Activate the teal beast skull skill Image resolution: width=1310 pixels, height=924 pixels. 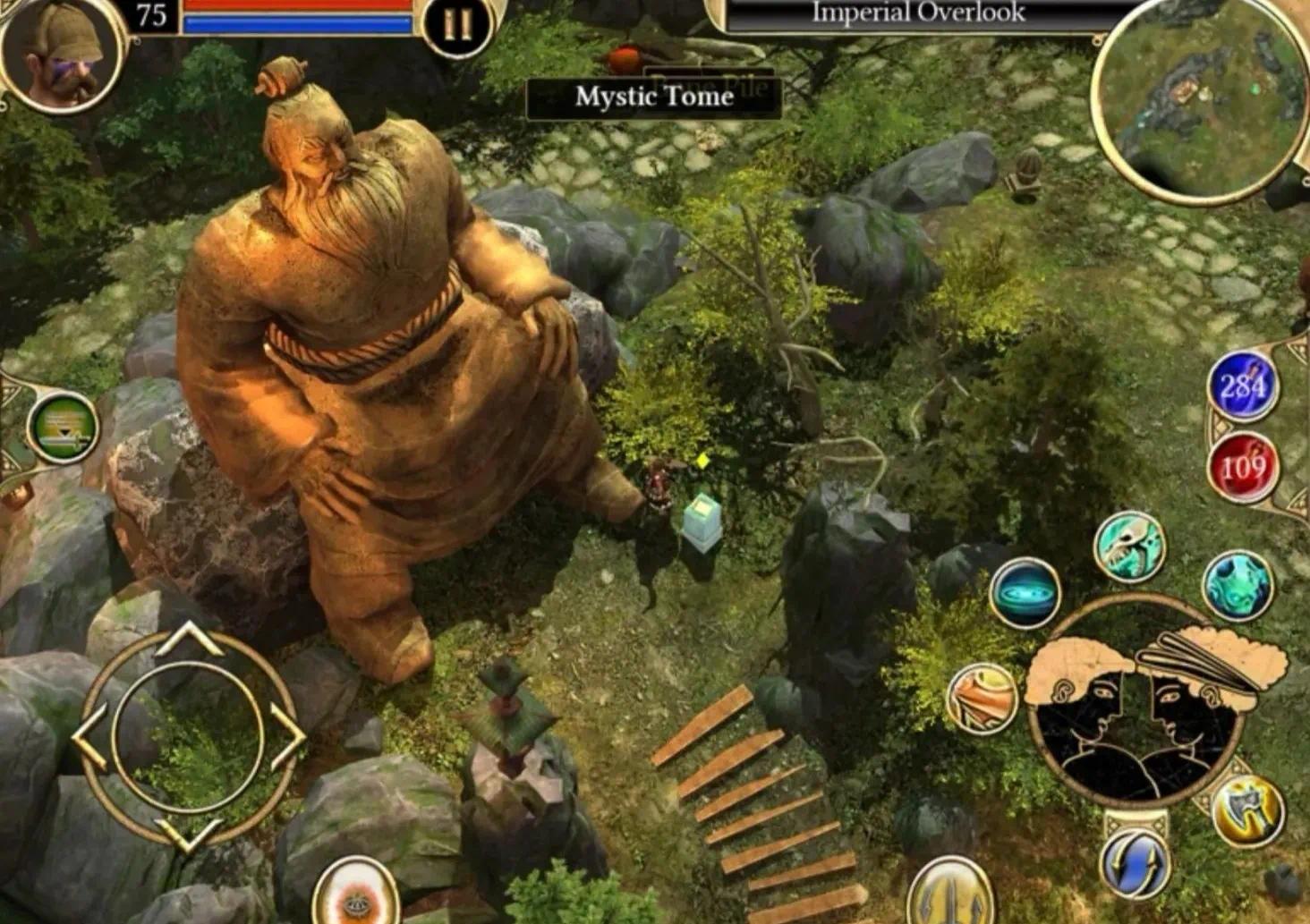pos(1130,546)
